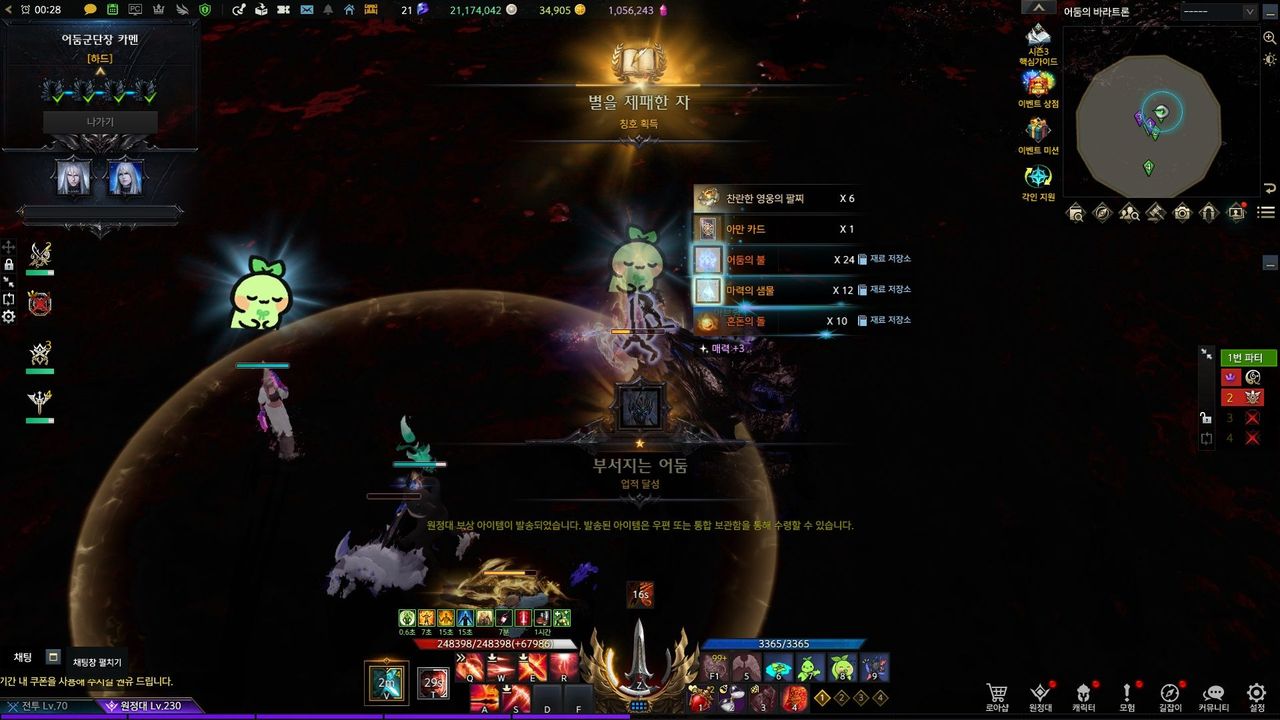Click the camera screenshot icon below the minimap
This screenshot has height=720, width=1280.
pos(1183,212)
